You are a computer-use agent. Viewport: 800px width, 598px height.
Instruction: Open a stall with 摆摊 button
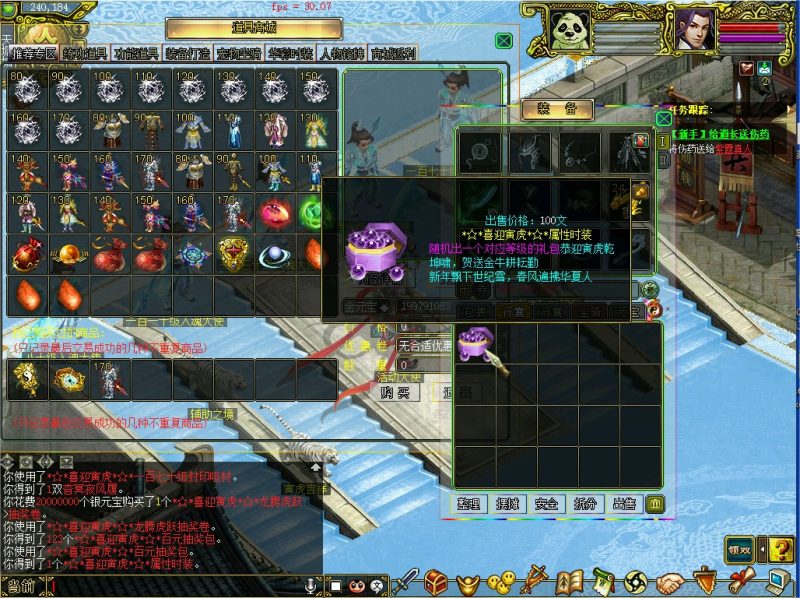pyautogui.click(x=510, y=503)
